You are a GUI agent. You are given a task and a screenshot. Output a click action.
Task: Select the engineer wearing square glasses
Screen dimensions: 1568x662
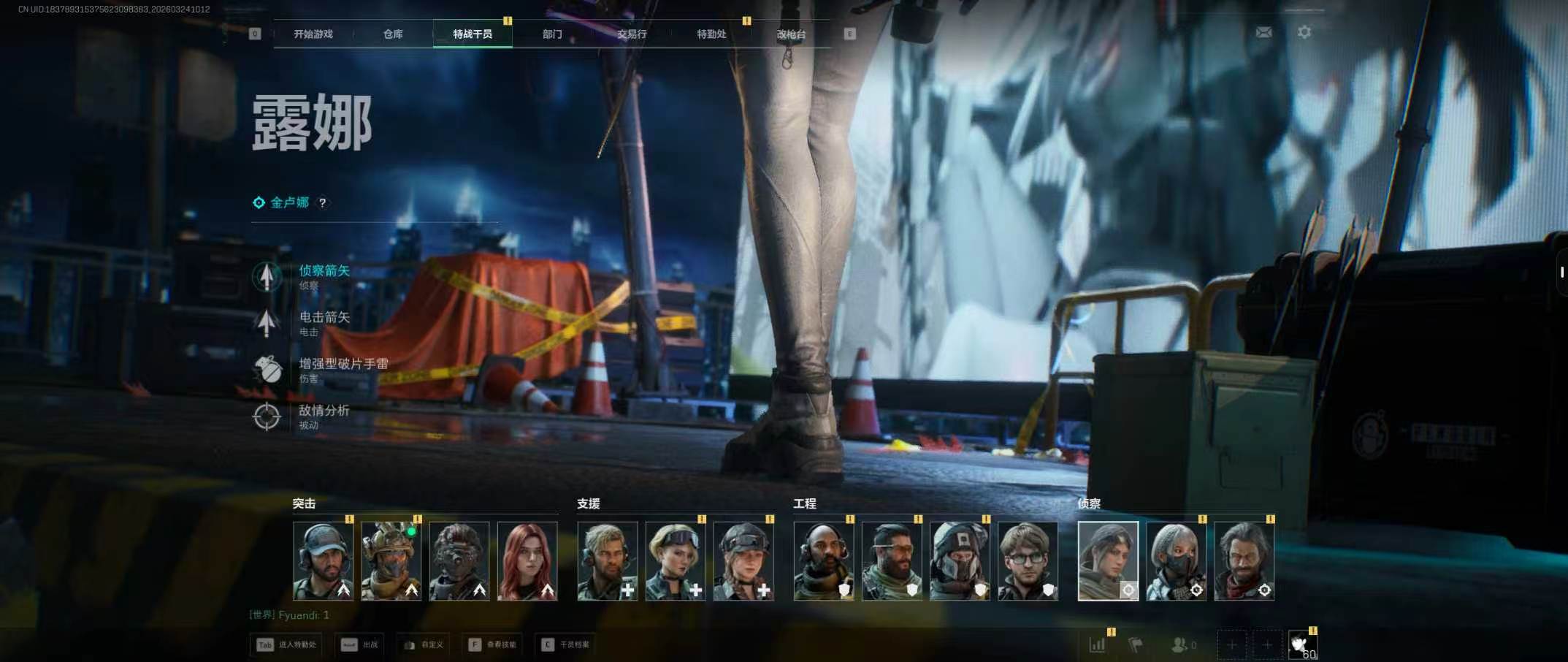pos(1028,560)
